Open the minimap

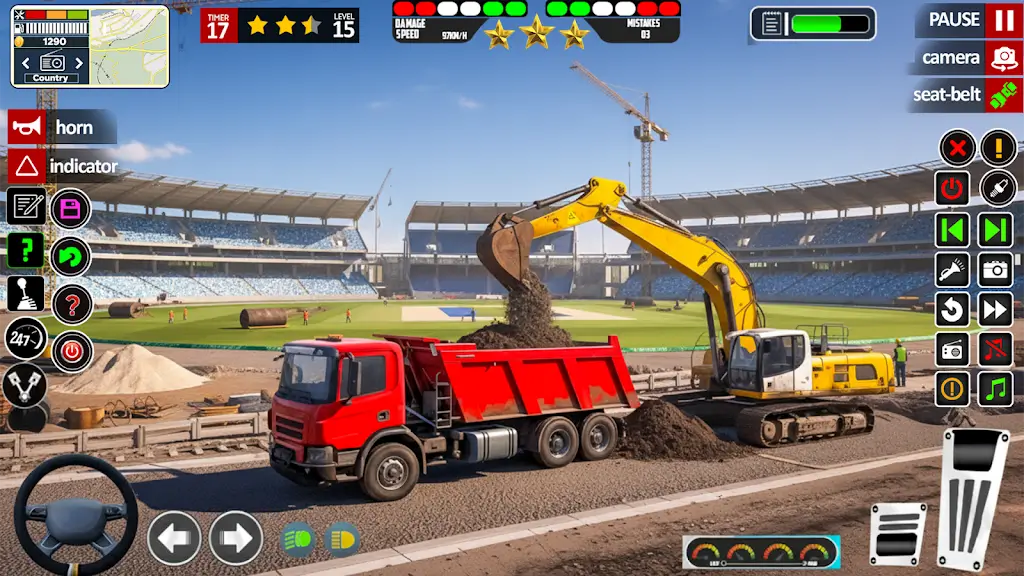[x=128, y=47]
